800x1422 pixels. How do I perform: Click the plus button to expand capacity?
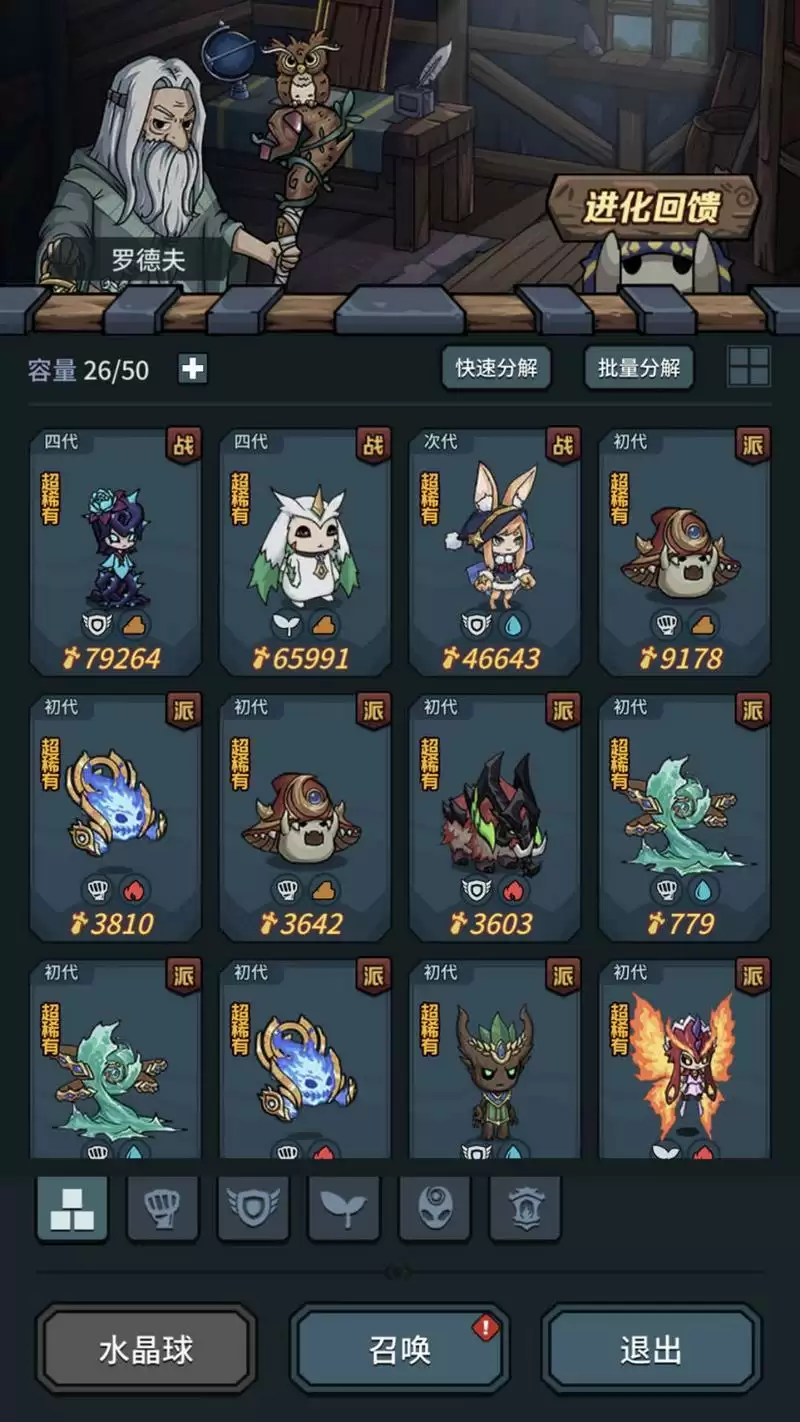tap(192, 369)
